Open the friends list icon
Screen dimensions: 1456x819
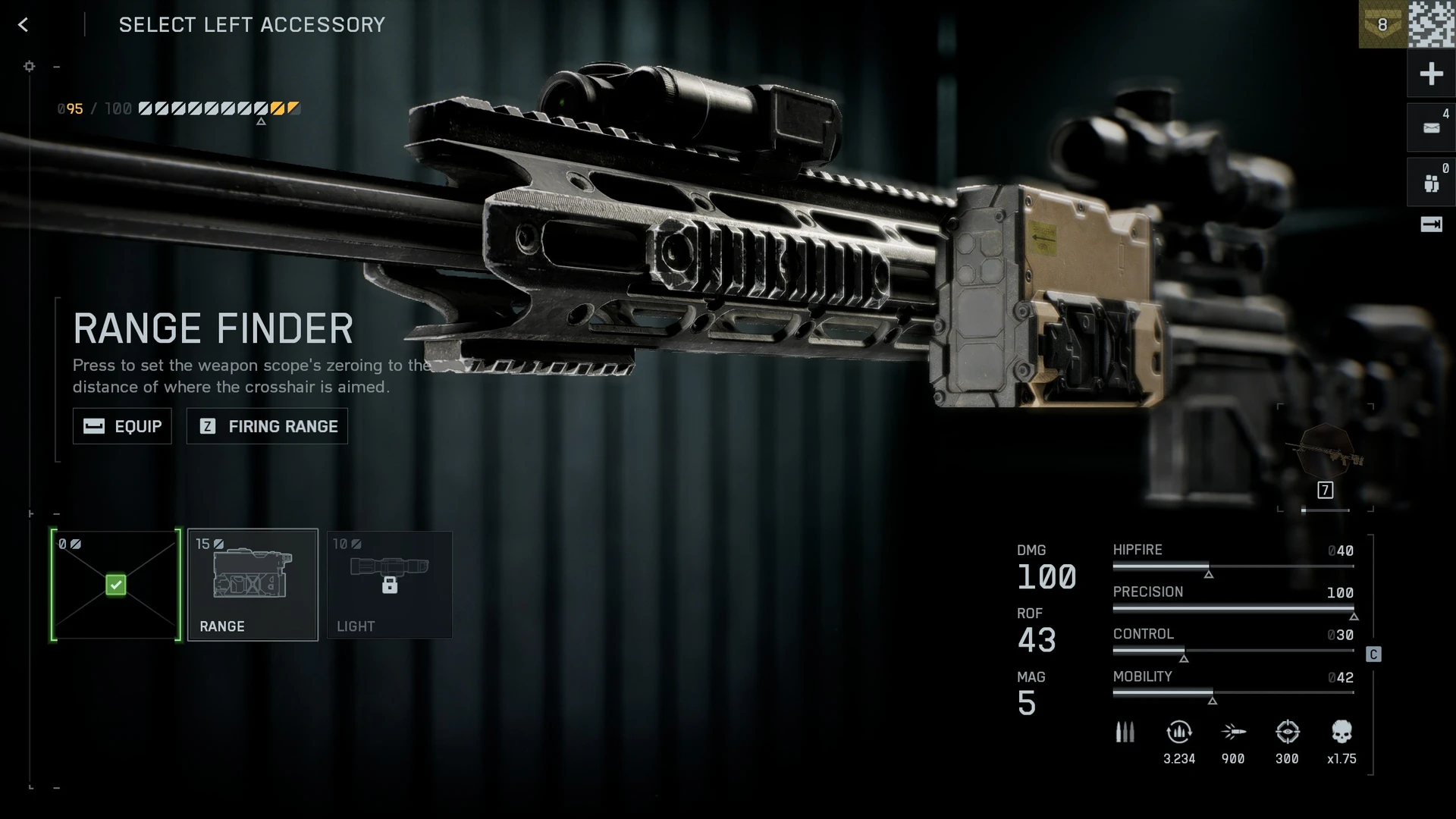tap(1431, 183)
